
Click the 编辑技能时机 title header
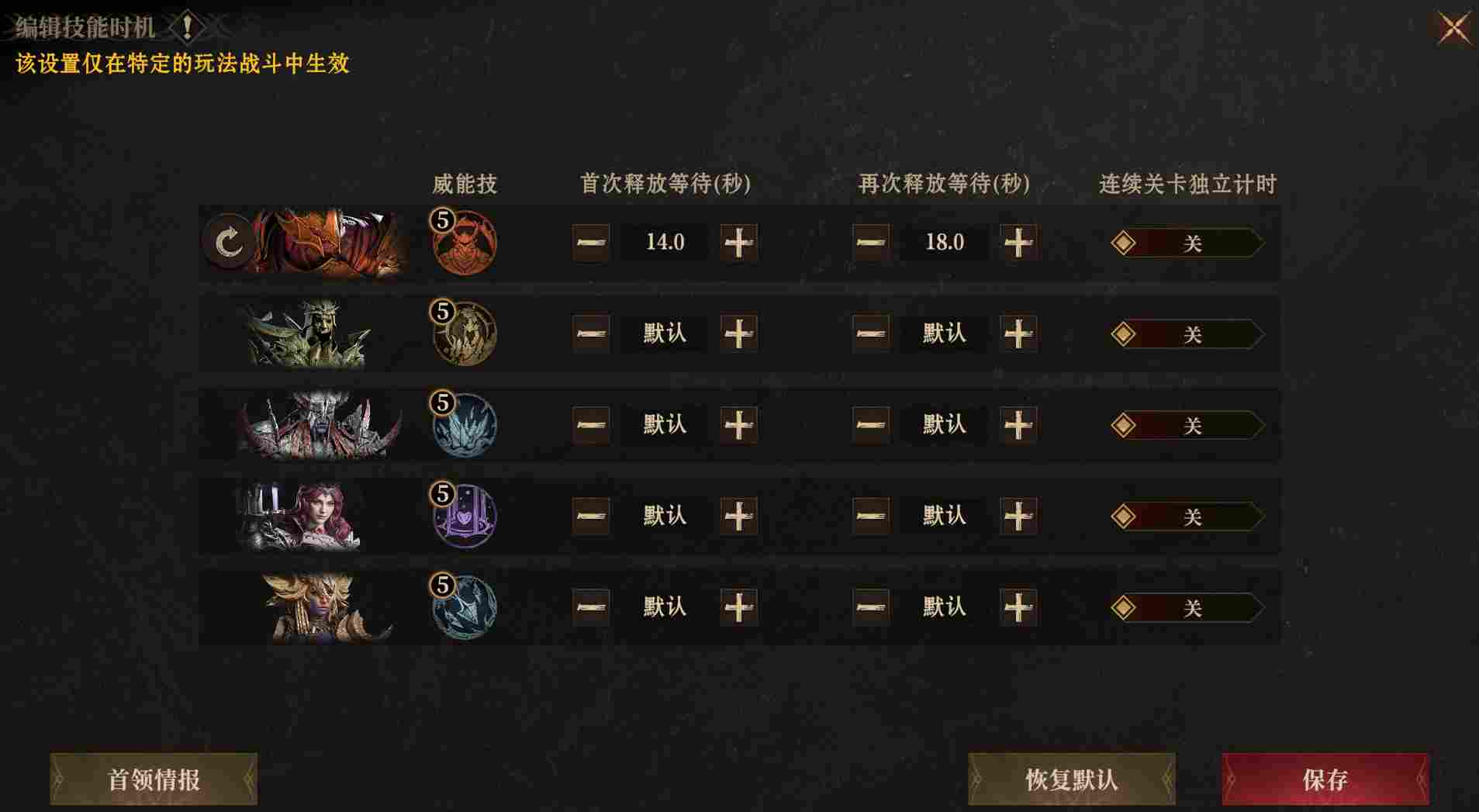point(81,25)
